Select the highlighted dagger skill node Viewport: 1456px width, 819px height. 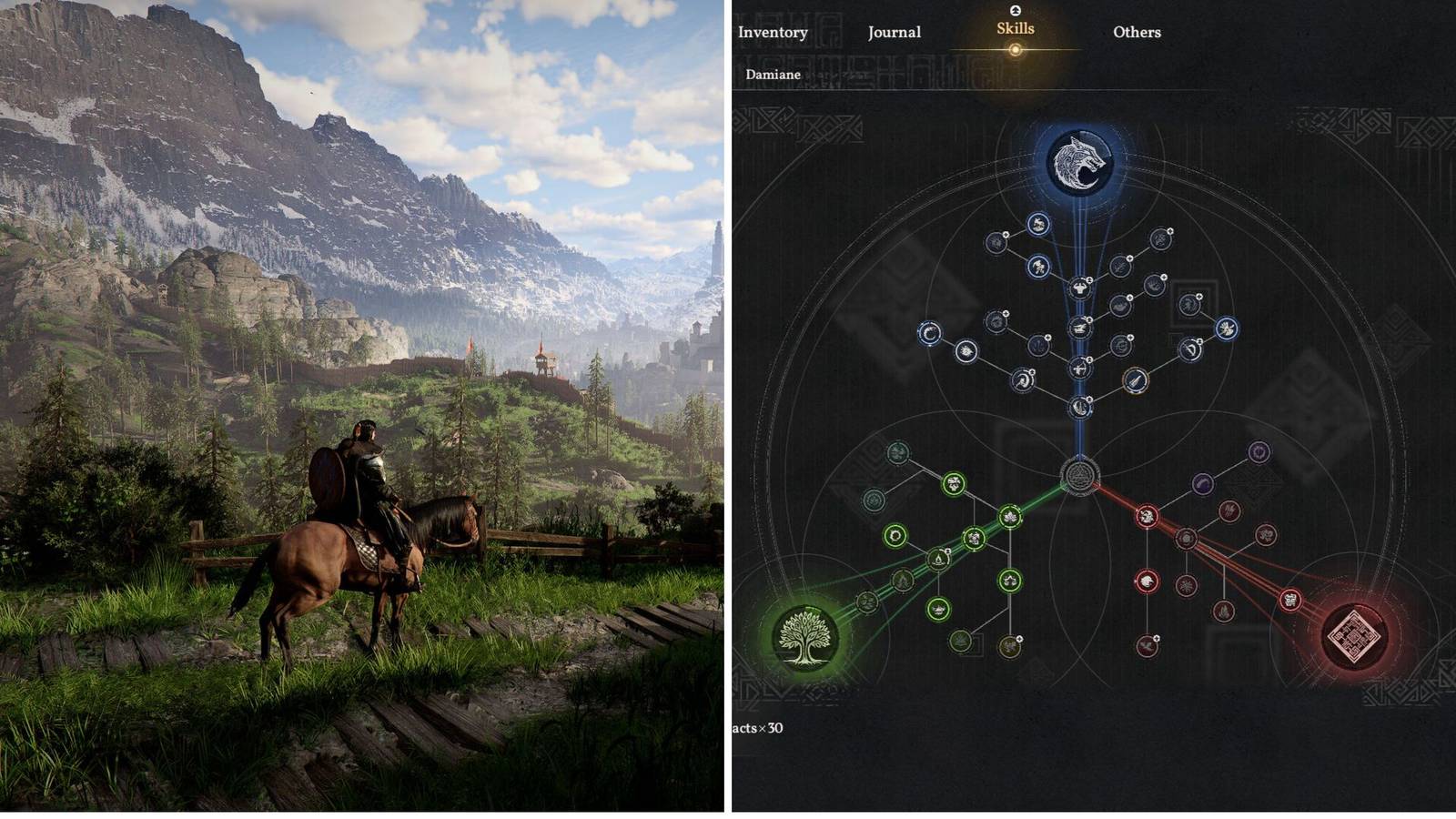1136,382
